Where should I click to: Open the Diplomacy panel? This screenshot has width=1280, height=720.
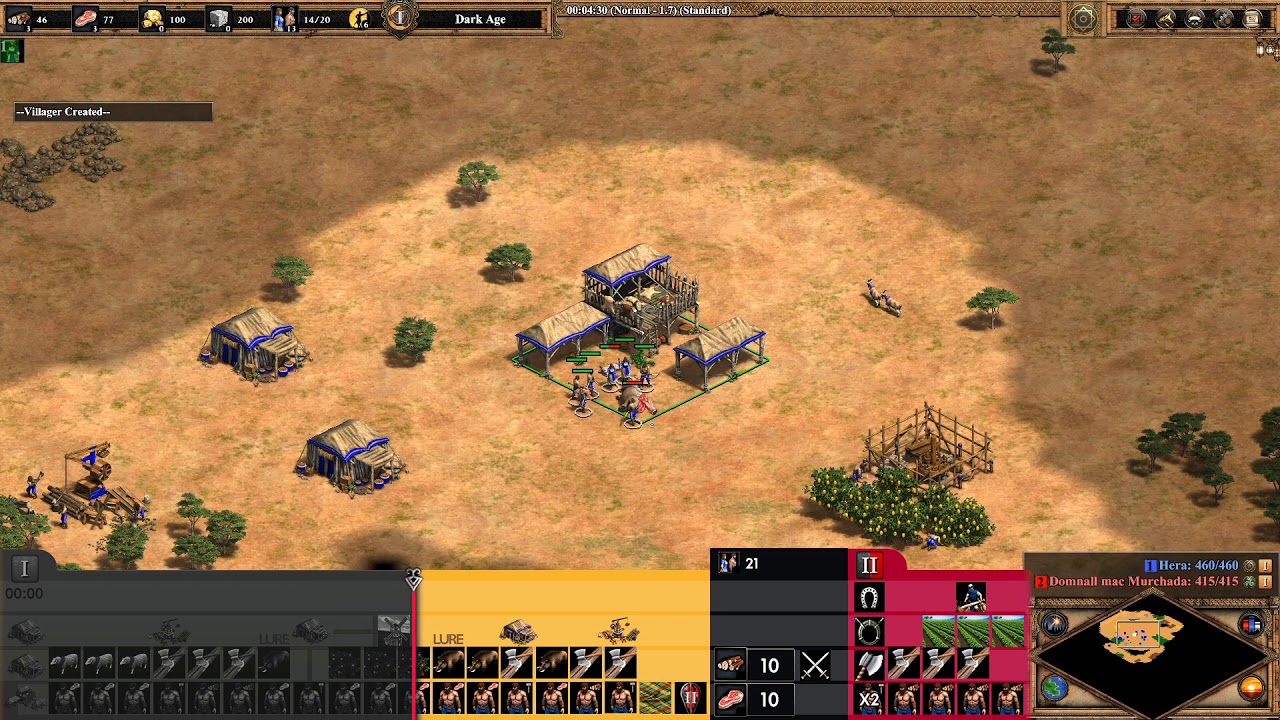(x=1194, y=18)
